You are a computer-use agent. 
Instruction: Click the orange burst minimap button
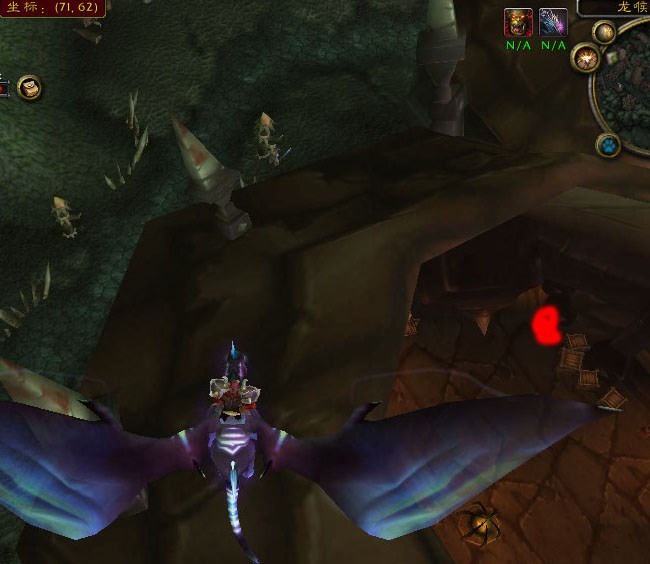click(584, 58)
